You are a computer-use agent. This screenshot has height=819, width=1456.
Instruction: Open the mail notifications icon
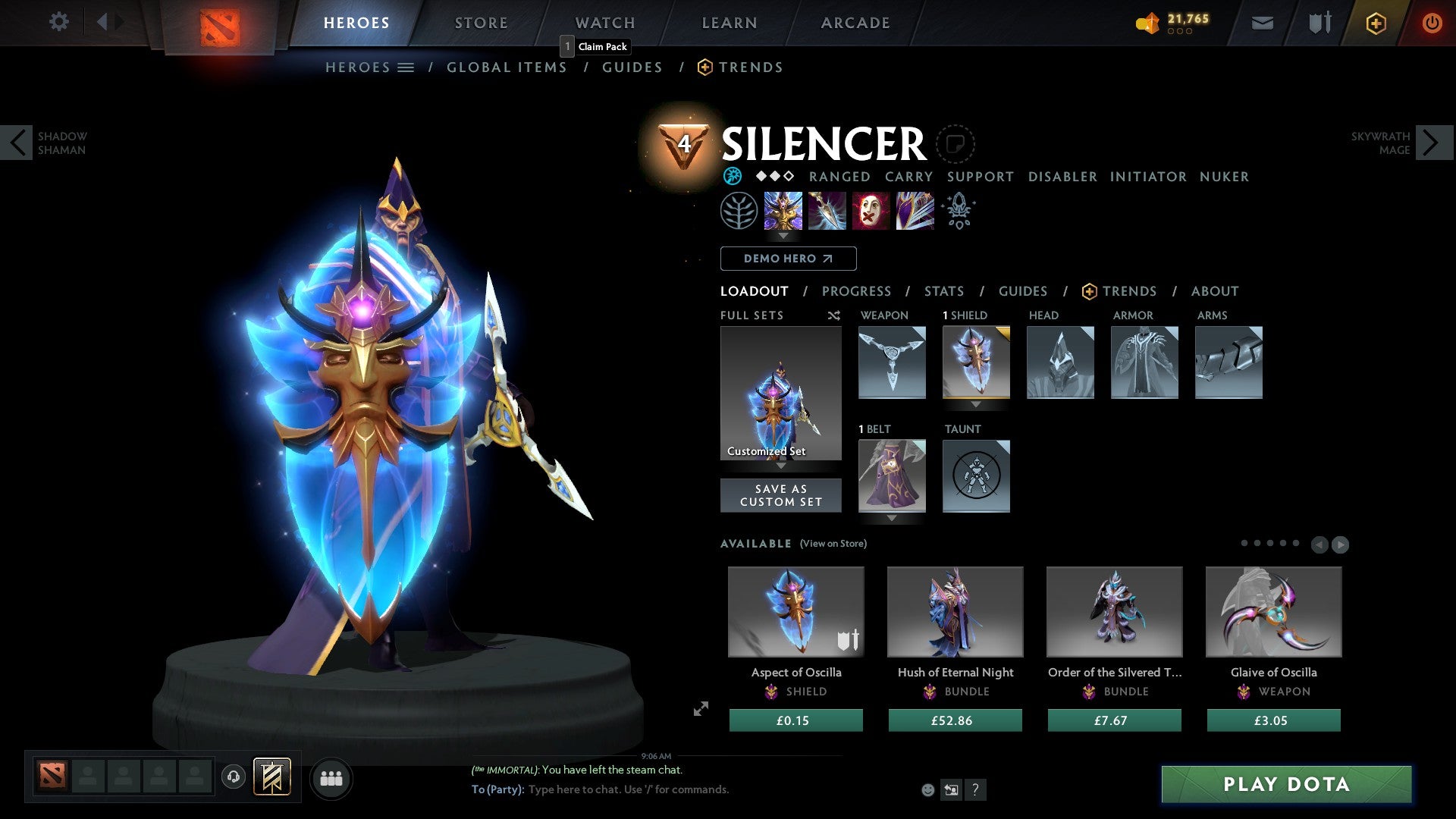pyautogui.click(x=1262, y=23)
